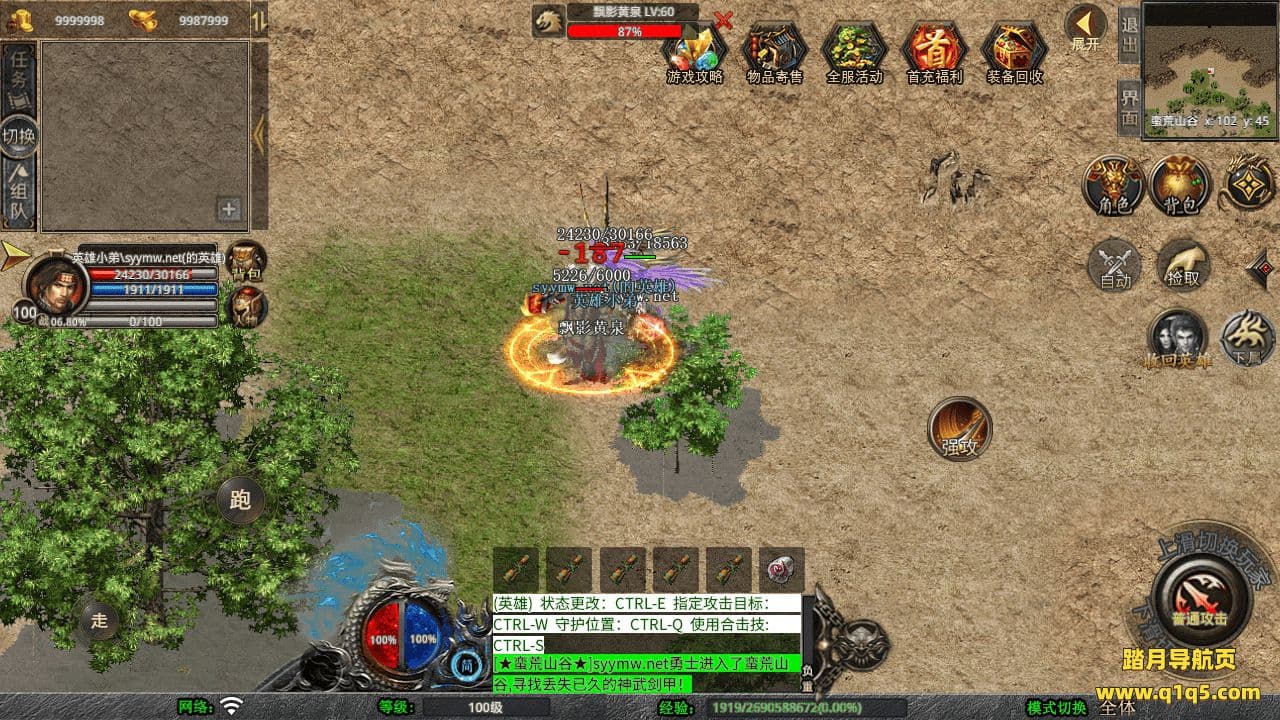Switch movement to 跑 run
The width and height of the screenshot is (1280, 720).
(x=240, y=501)
